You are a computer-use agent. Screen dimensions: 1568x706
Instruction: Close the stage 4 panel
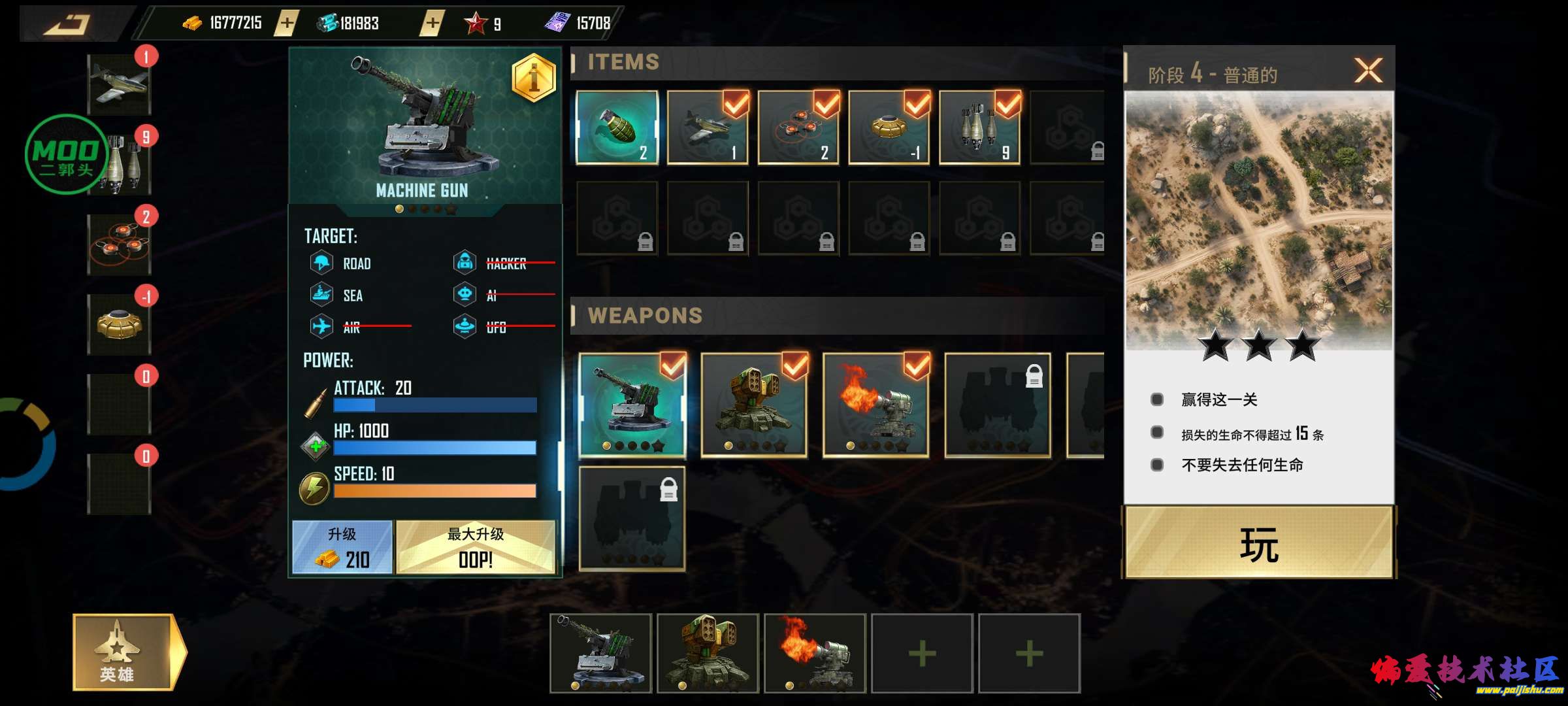point(1368,70)
